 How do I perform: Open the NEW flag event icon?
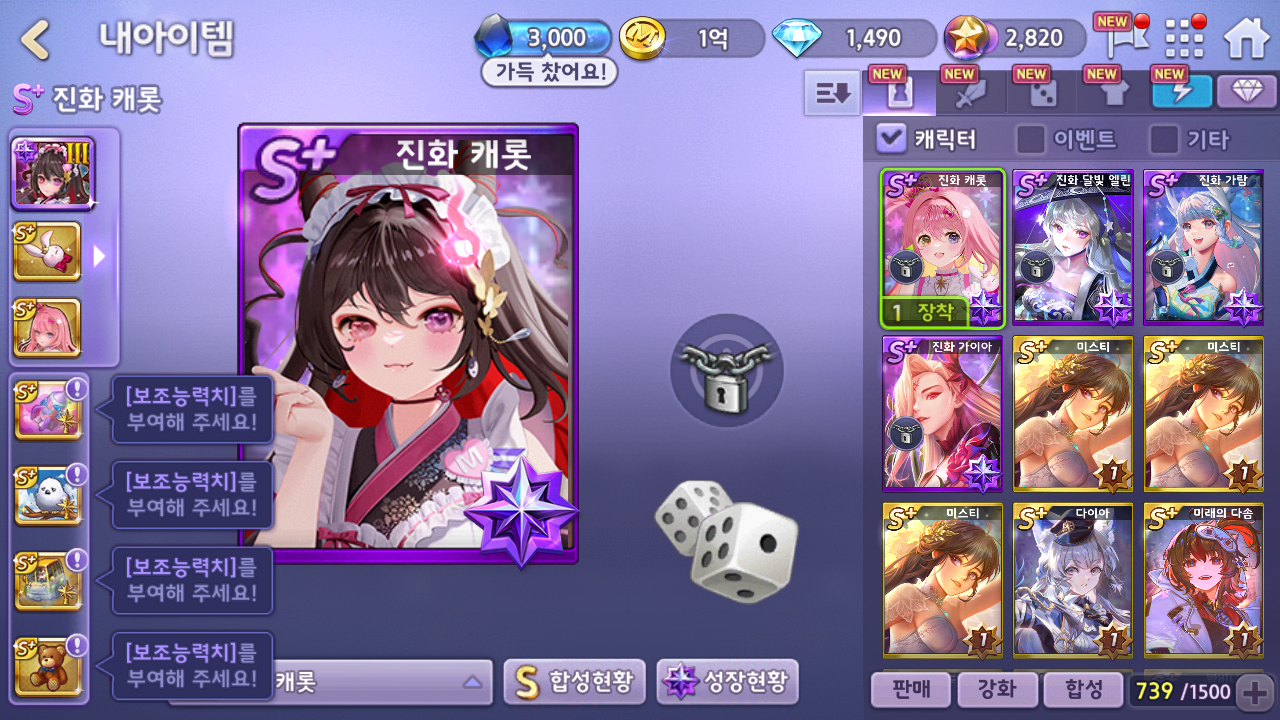[1119, 38]
